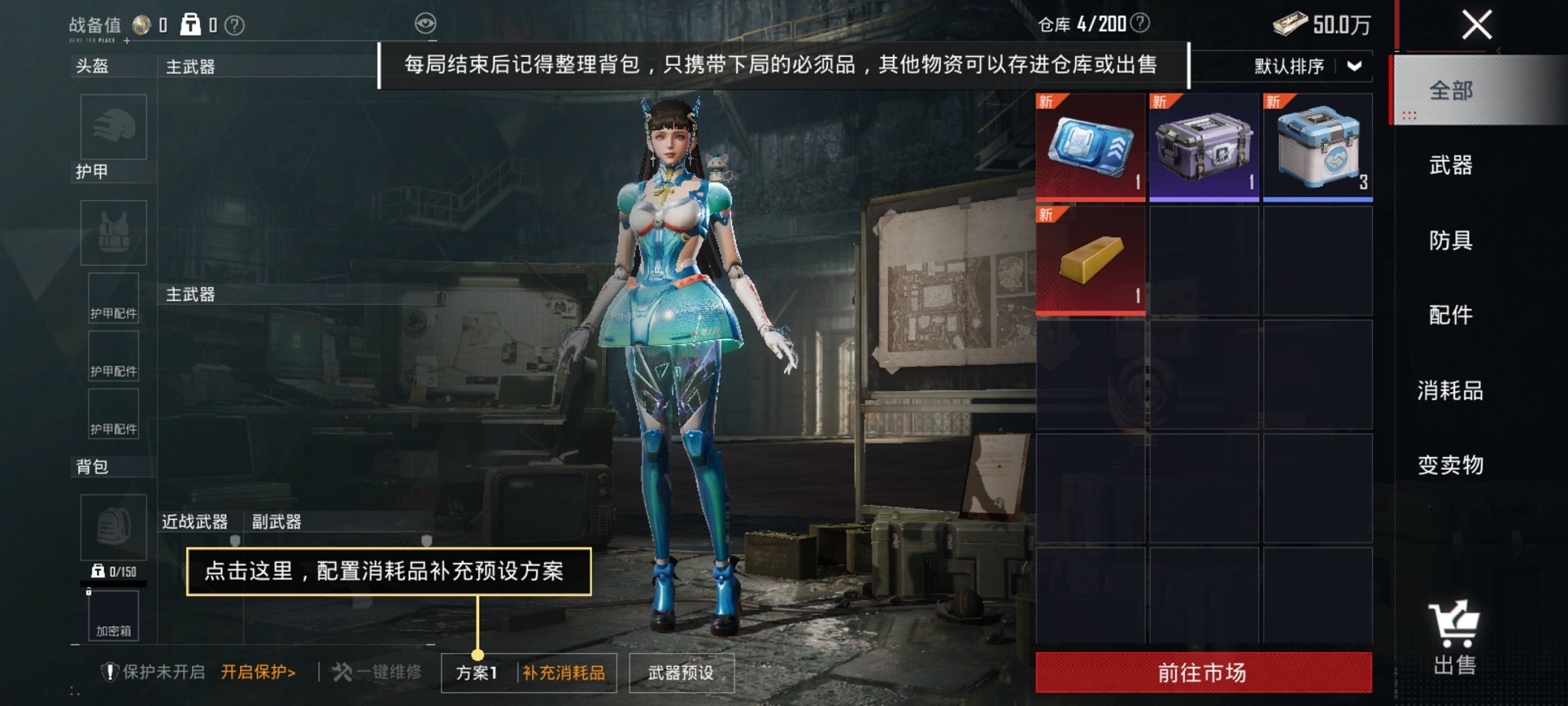Enable protection via 开启保护 link
The height and width of the screenshot is (706, 1568).
(256, 670)
